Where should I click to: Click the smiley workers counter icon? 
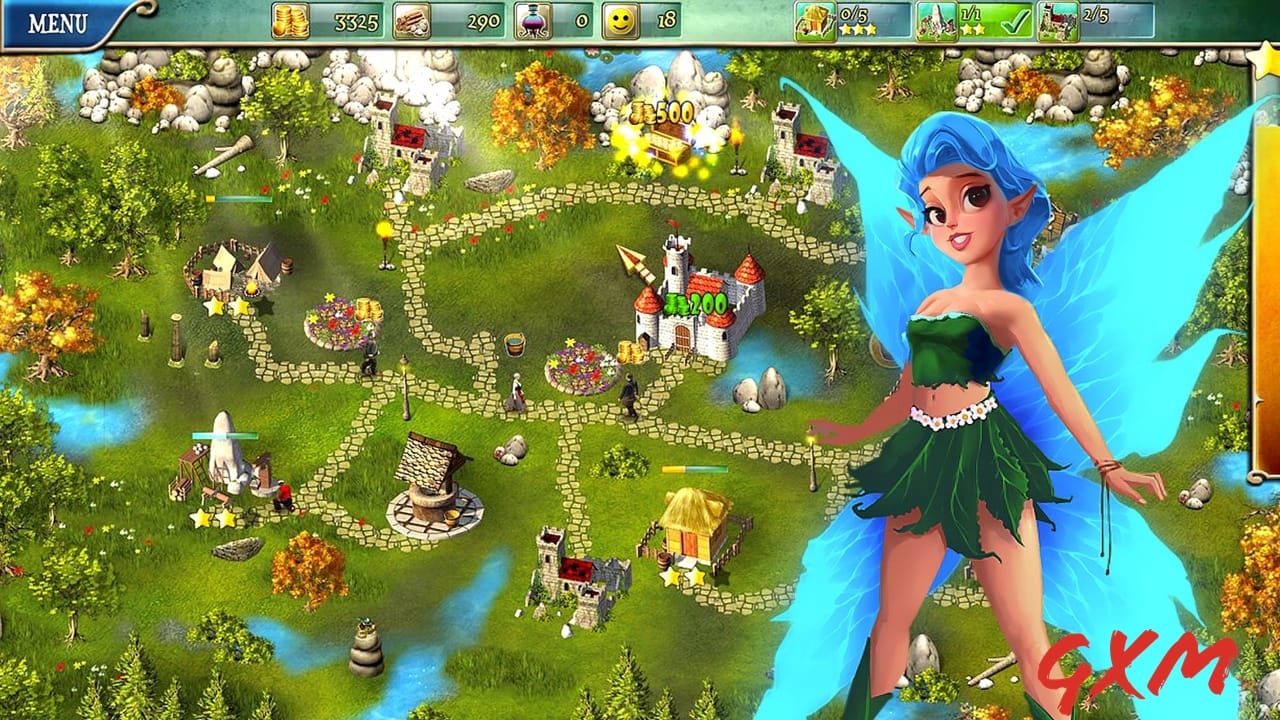tap(620, 22)
